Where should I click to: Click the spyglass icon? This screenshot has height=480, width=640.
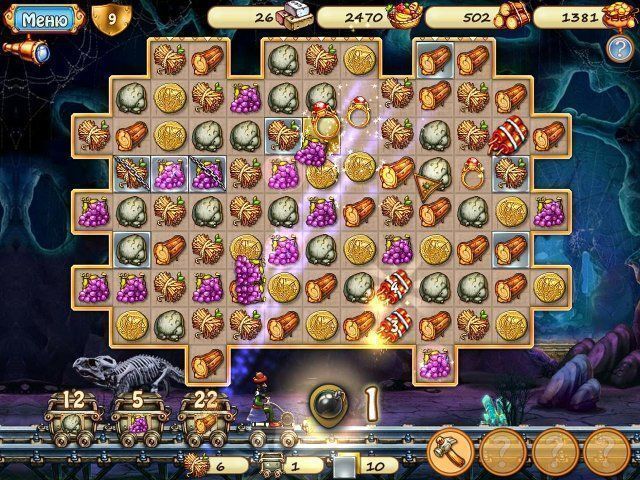click(x=29, y=50)
